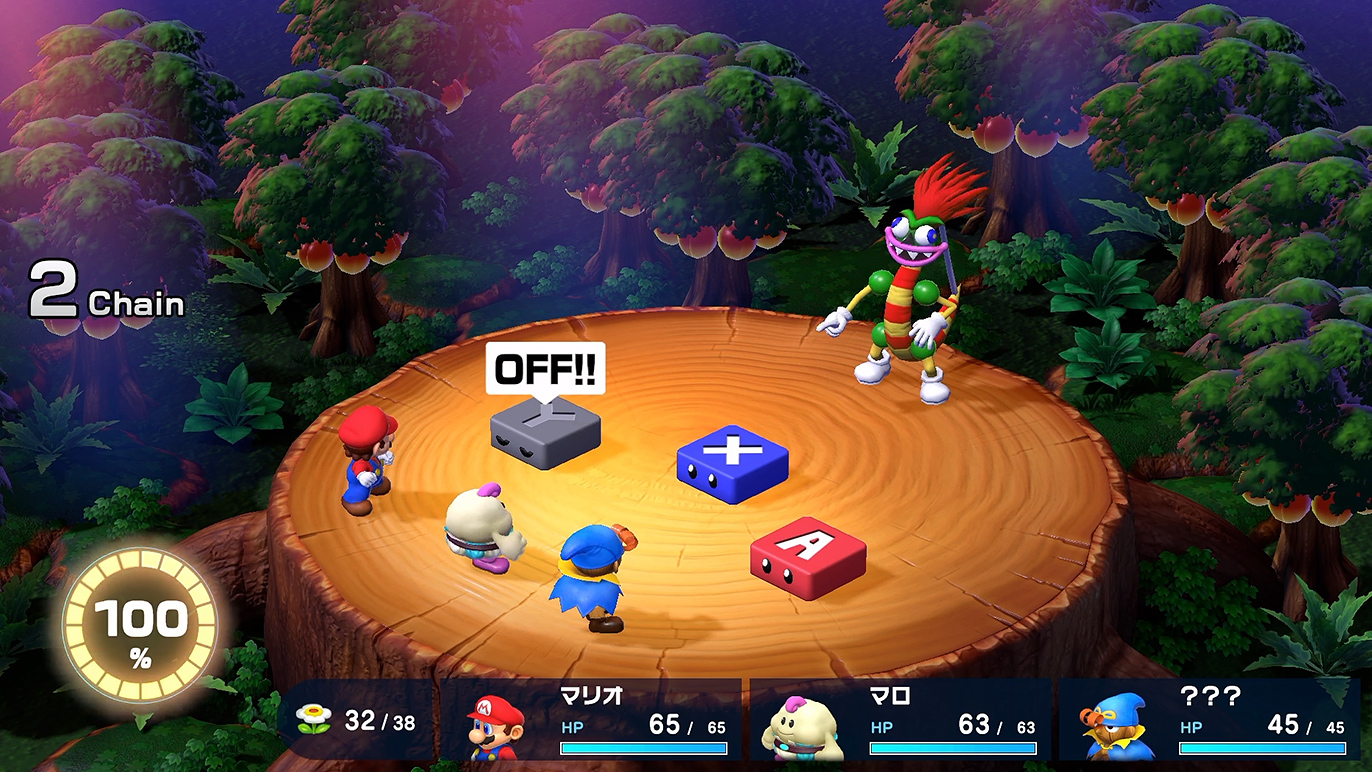Viewport: 1372px width, 772px height.
Task: Select the ??? party member panel
Action: coord(1210,722)
